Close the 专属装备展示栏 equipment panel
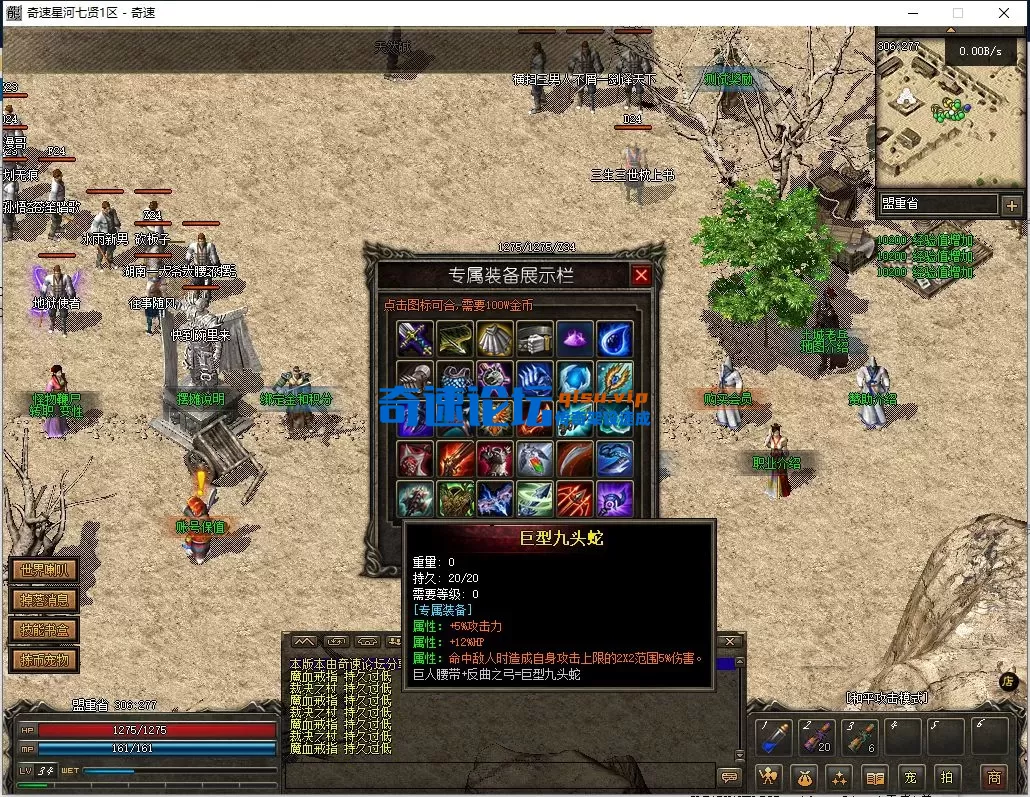The height and width of the screenshot is (797, 1030). pyautogui.click(x=641, y=275)
